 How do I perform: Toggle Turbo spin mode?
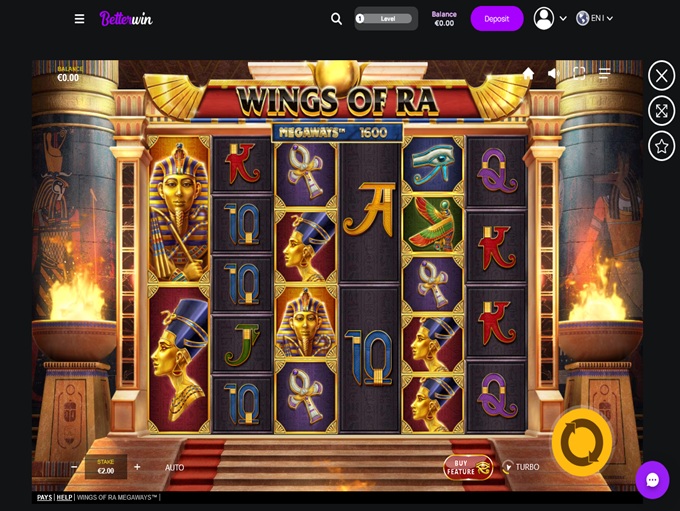click(x=521, y=467)
